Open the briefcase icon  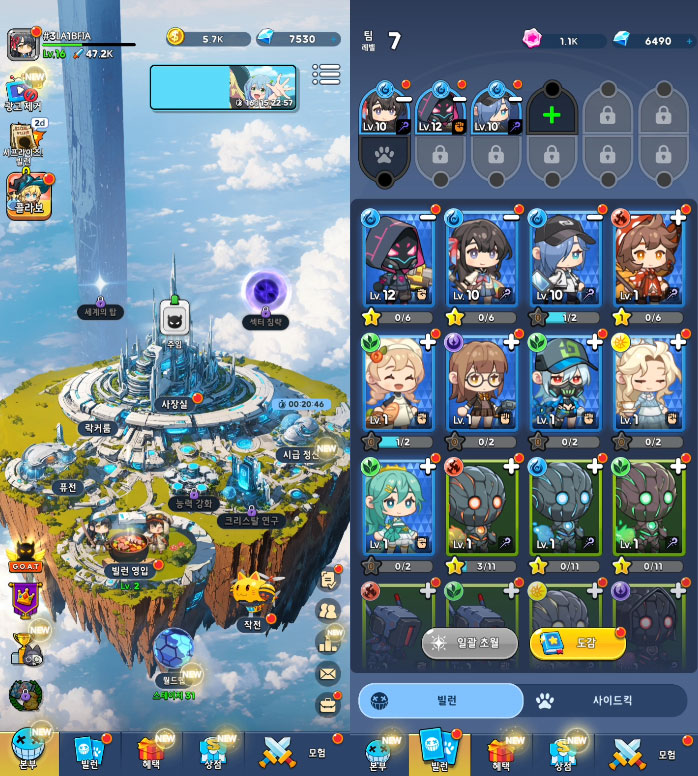(328, 705)
